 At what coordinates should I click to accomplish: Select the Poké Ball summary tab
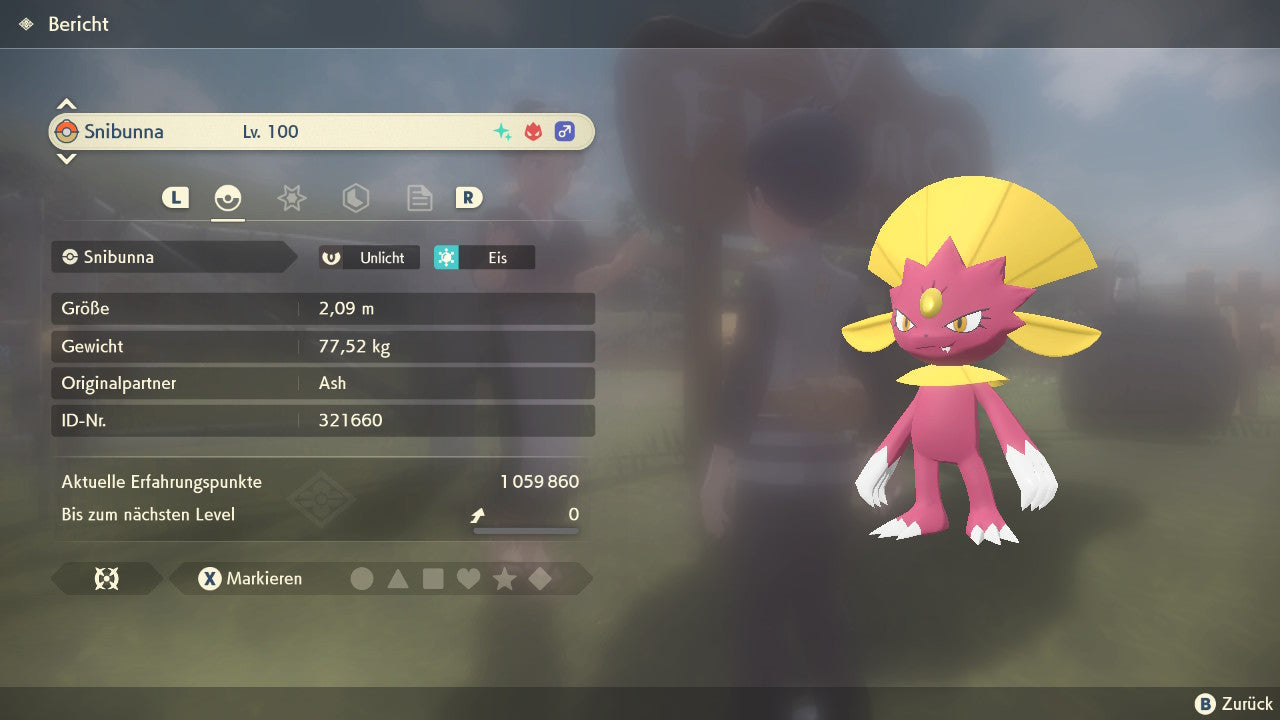[x=228, y=198]
